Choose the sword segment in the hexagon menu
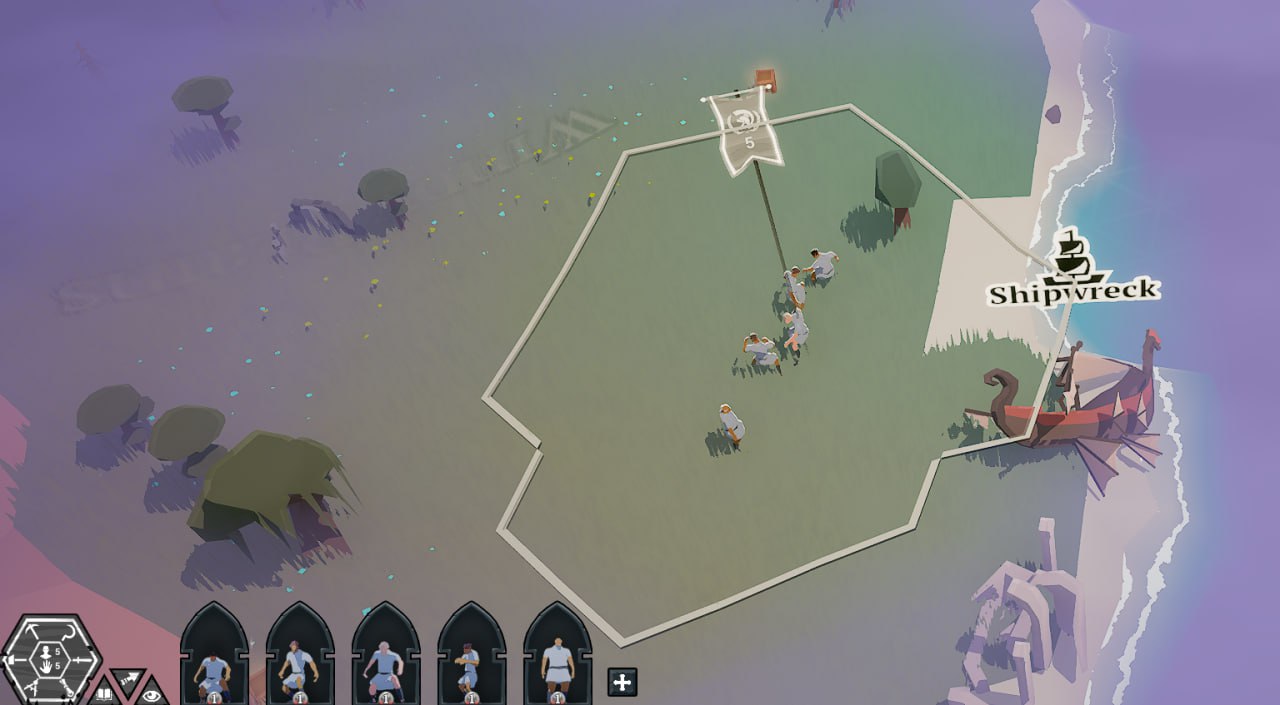 (82, 660)
